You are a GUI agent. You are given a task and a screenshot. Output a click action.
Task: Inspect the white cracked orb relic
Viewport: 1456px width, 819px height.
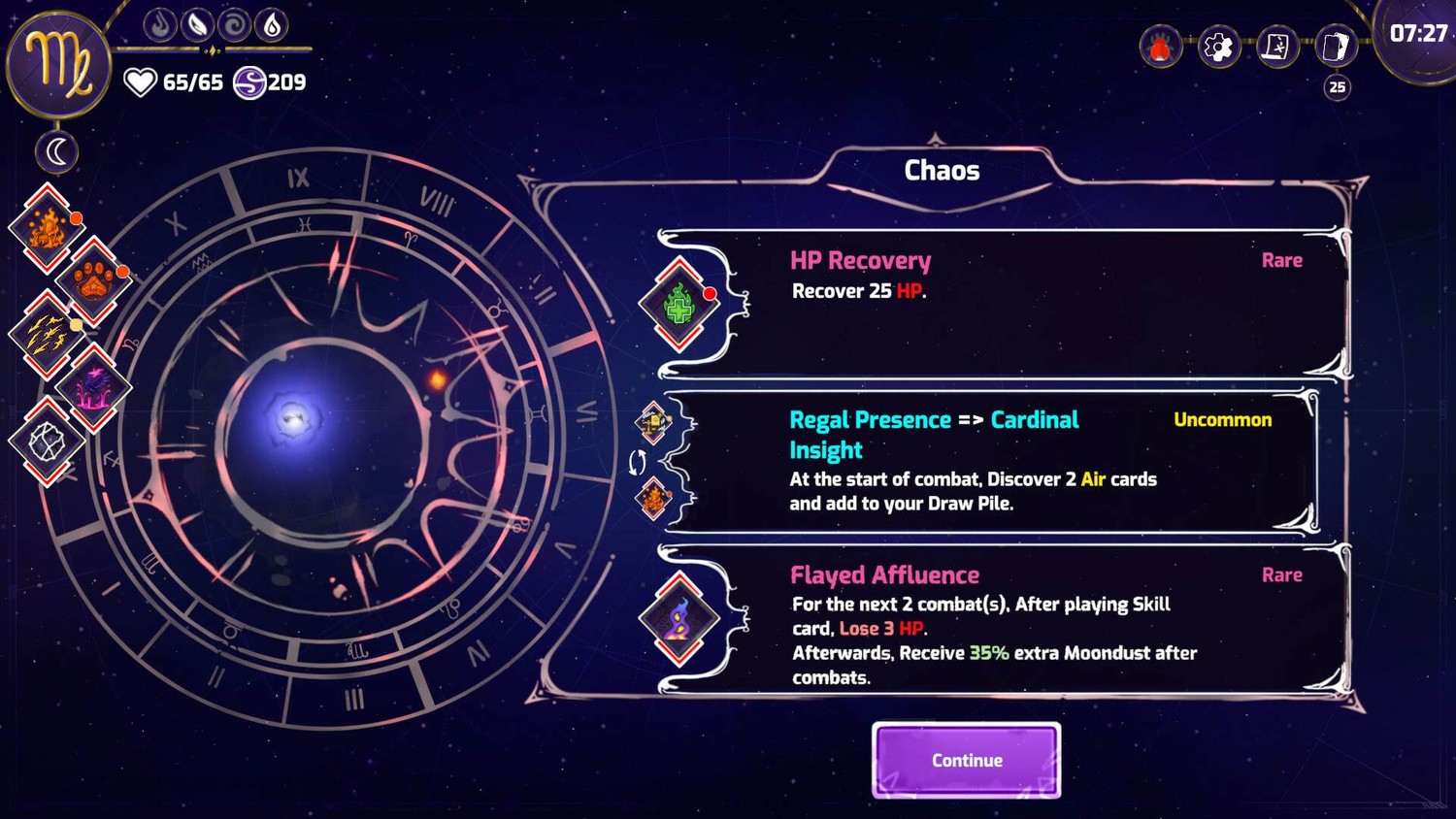click(x=47, y=442)
